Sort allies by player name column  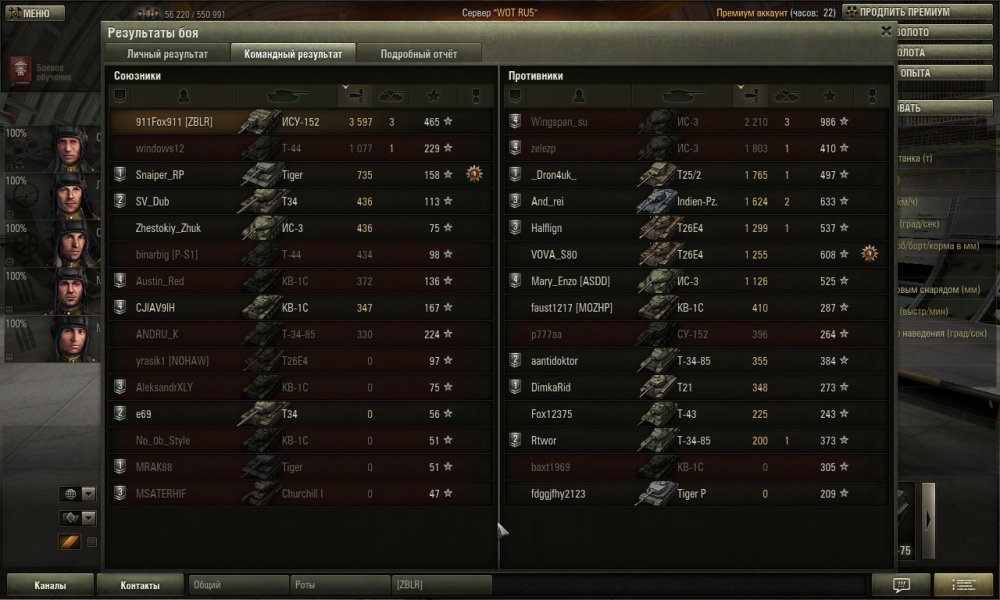pyautogui.click(x=182, y=96)
